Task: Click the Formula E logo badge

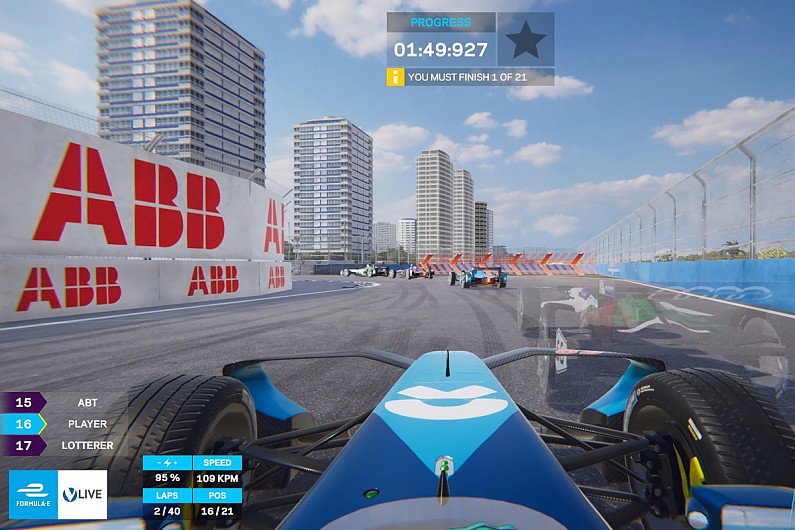Action: click(32, 494)
